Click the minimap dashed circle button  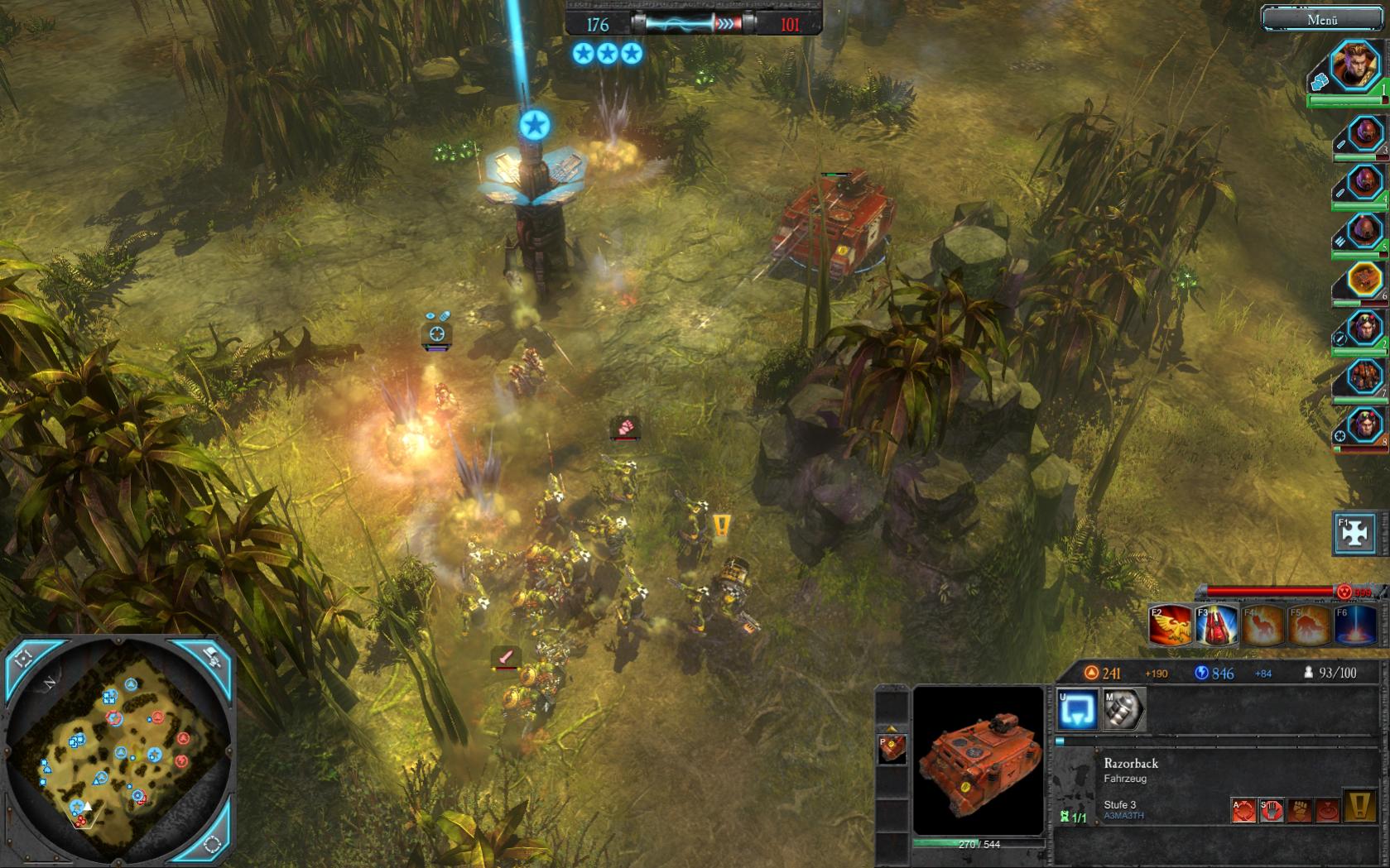pos(212,845)
